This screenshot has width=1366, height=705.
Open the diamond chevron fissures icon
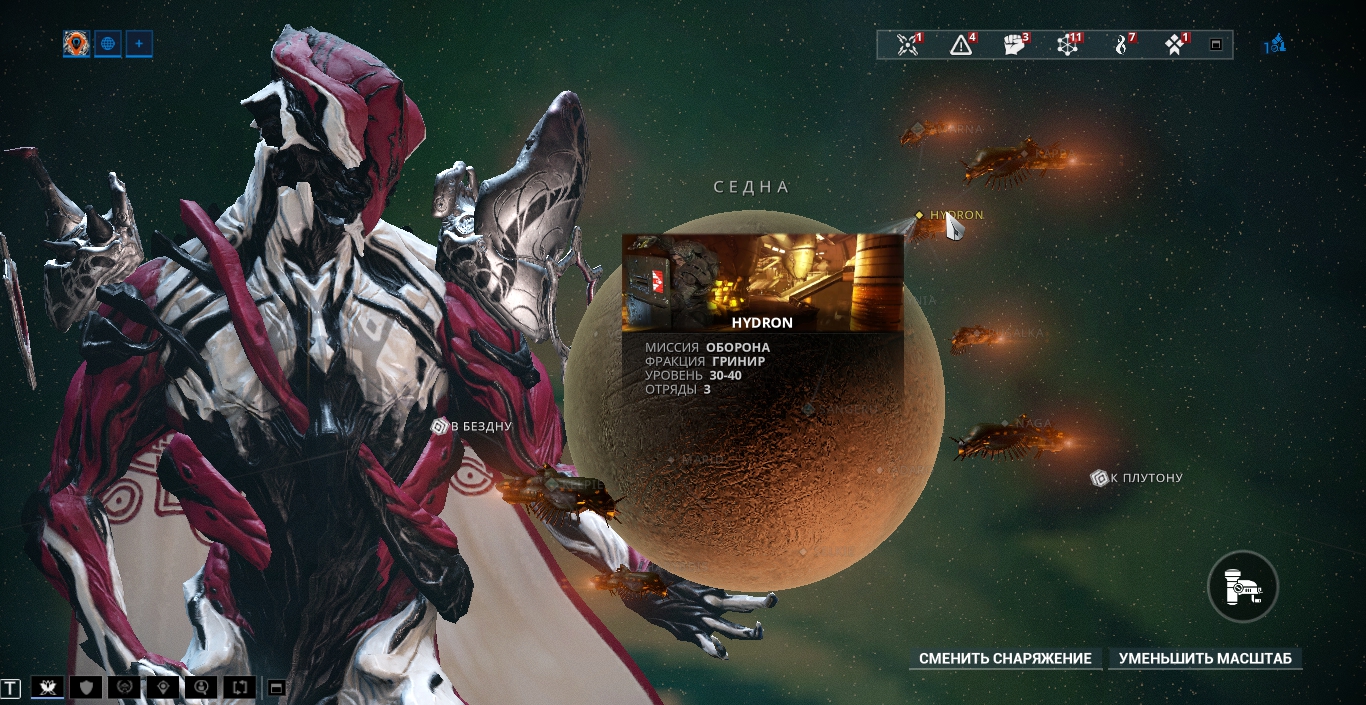tap(1176, 45)
